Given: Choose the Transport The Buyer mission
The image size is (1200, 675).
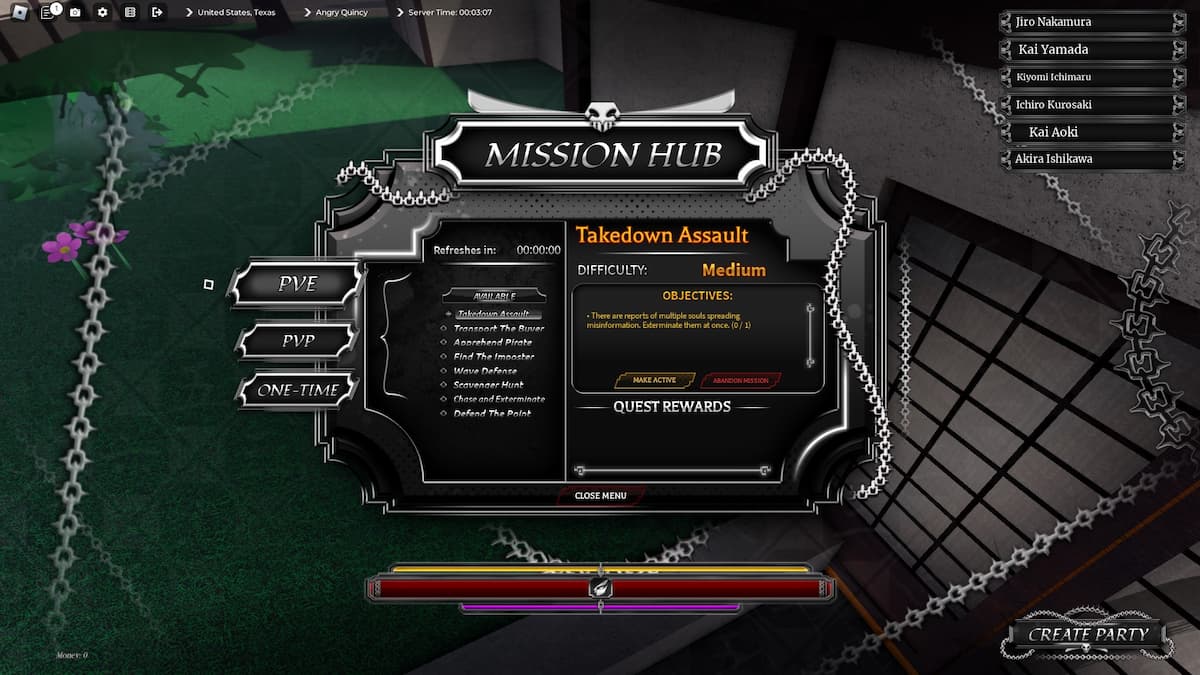Looking at the screenshot, I should [x=498, y=328].
